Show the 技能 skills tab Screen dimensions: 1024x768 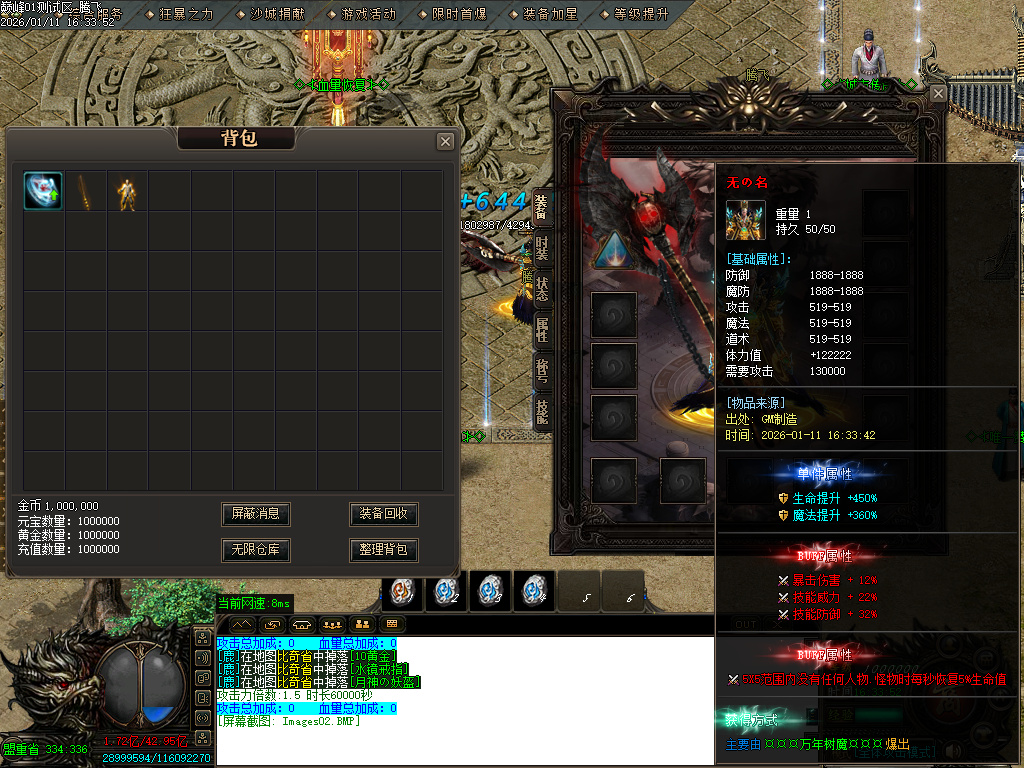coord(541,411)
